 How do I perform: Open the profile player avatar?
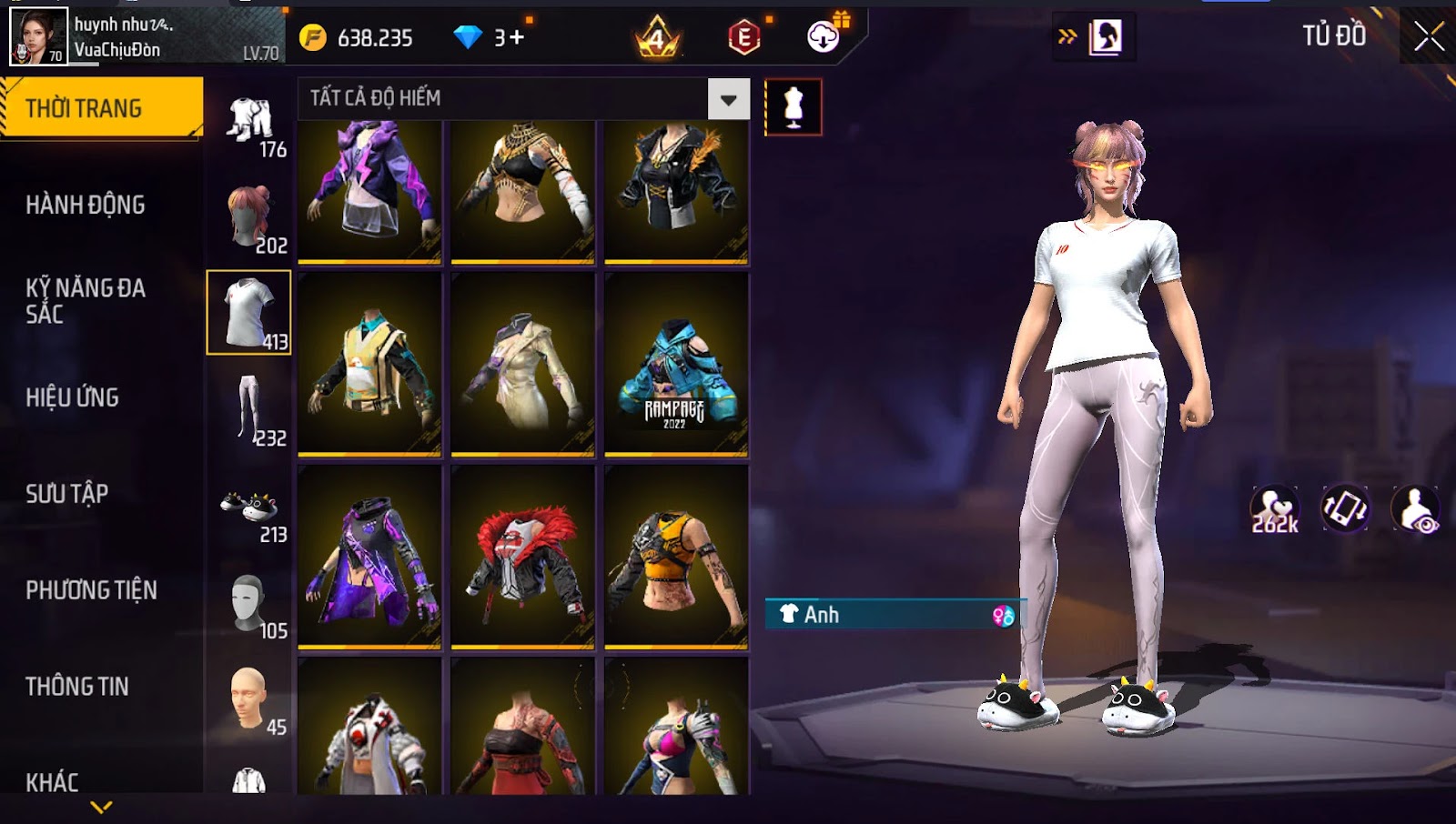38,36
